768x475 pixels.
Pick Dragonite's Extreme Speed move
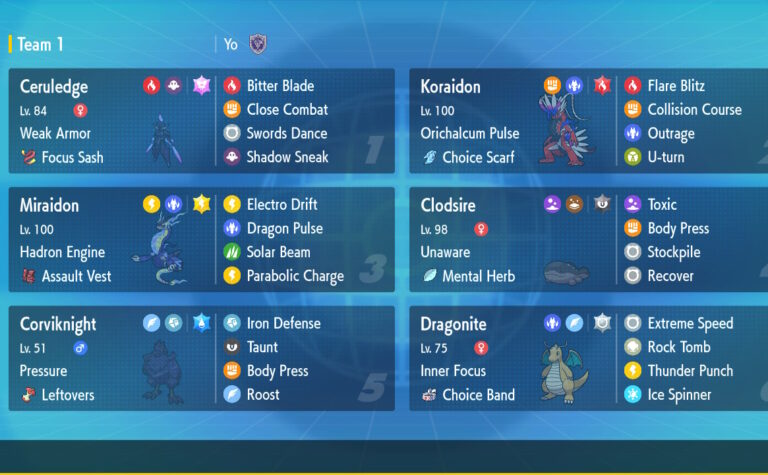[690, 324]
